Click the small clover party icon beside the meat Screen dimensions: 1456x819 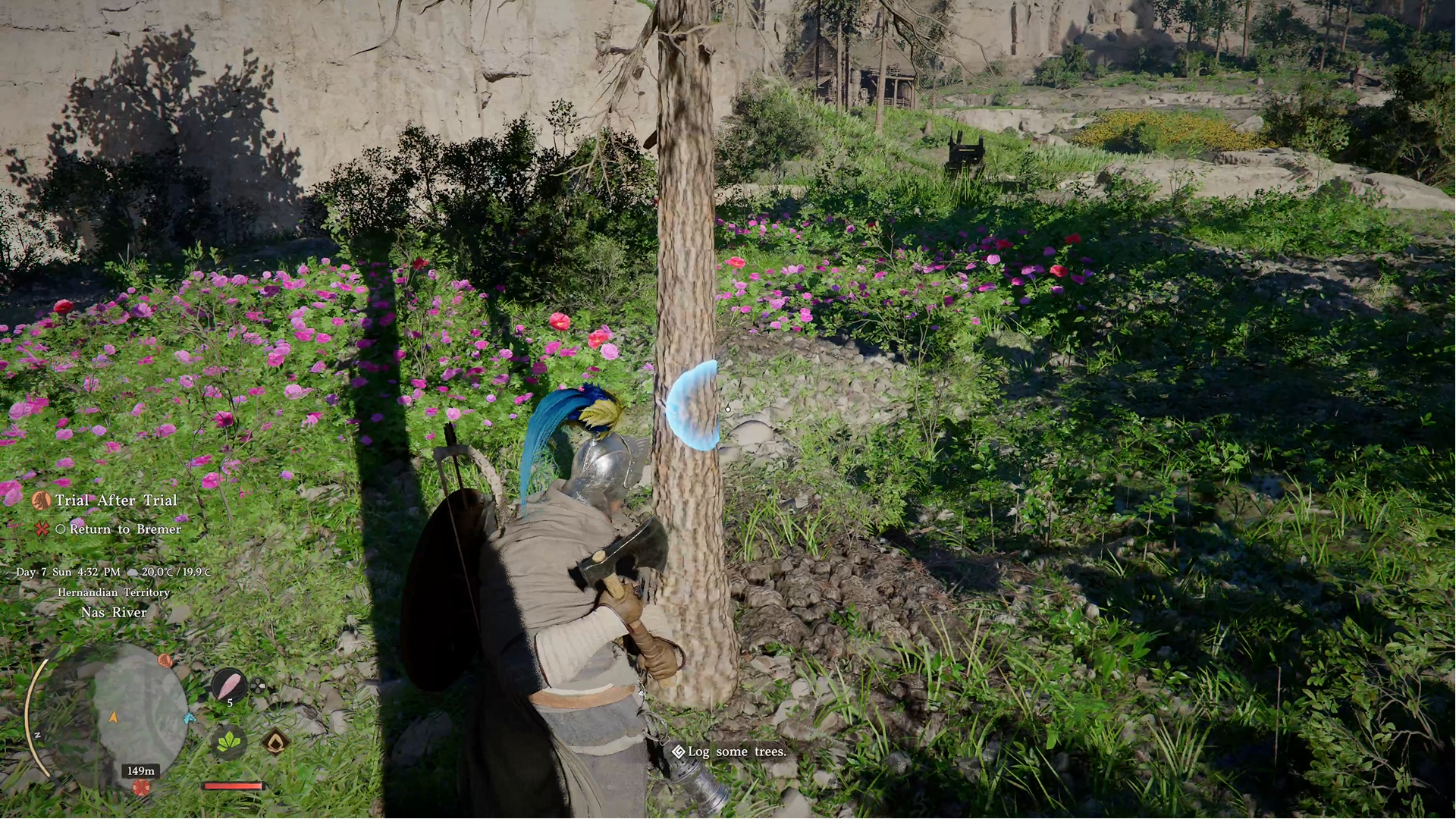[x=257, y=686]
